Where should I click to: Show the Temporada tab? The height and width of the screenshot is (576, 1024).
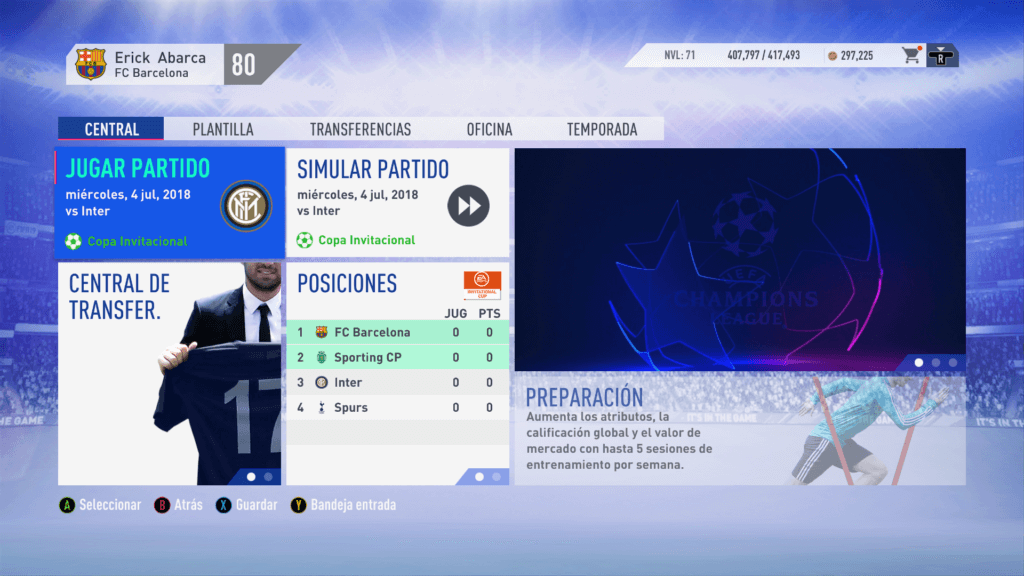pyautogui.click(x=602, y=129)
